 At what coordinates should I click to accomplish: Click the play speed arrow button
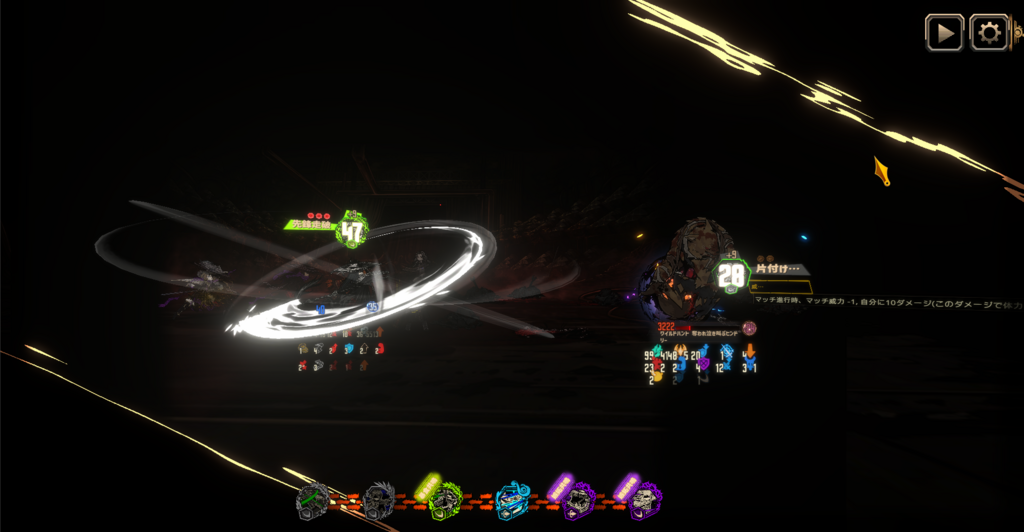(944, 33)
